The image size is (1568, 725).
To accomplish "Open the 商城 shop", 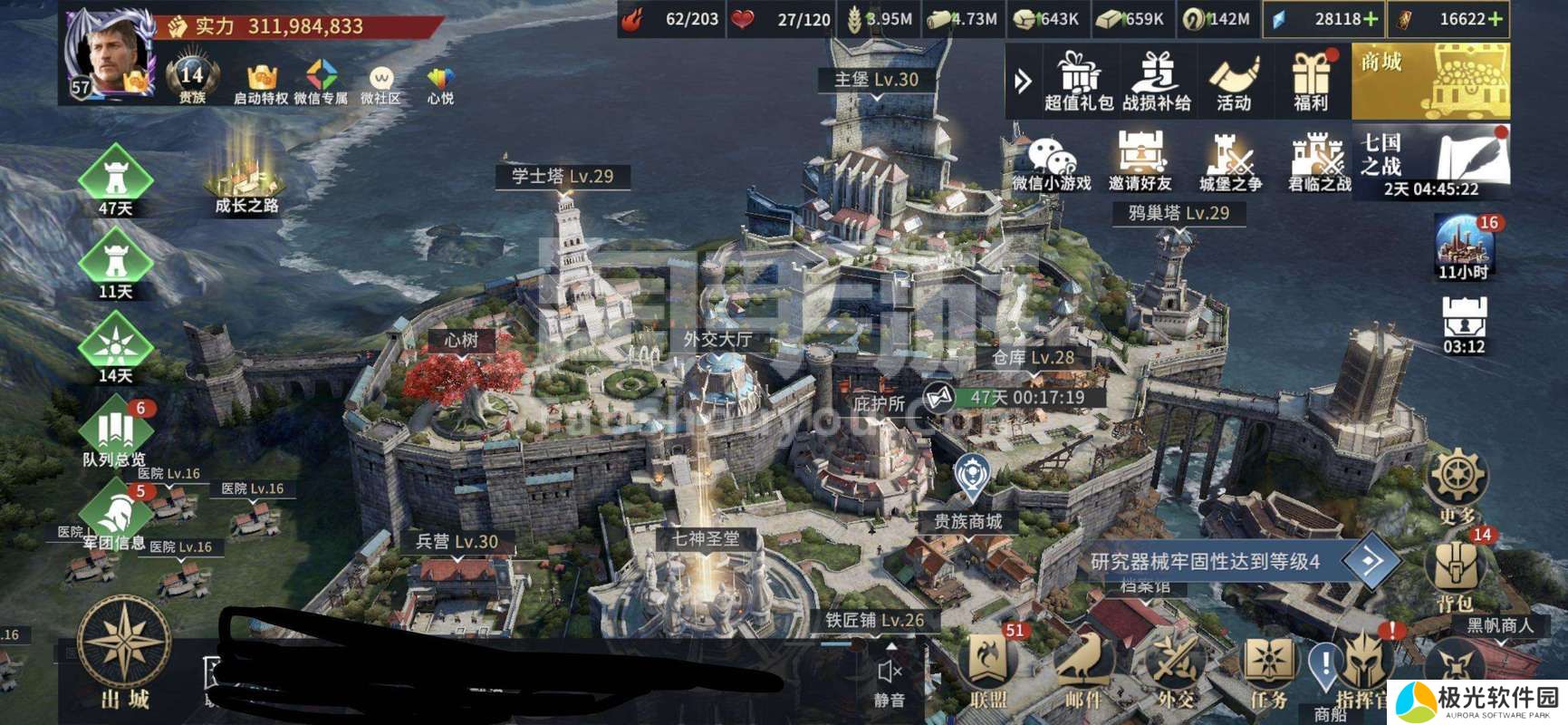I will coord(1430,83).
